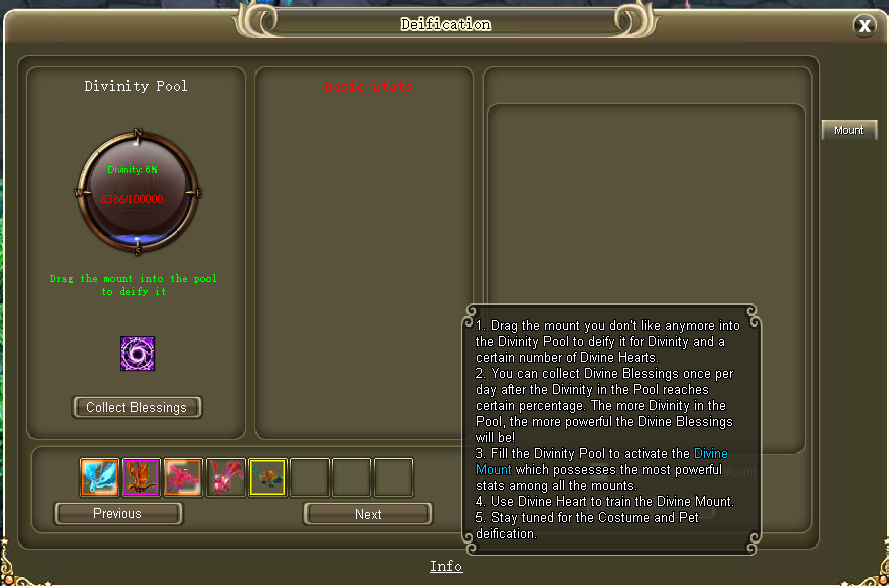The height and width of the screenshot is (586, 889).
Task: Choose the orange dragon mount slot
Action: (142, 478)
